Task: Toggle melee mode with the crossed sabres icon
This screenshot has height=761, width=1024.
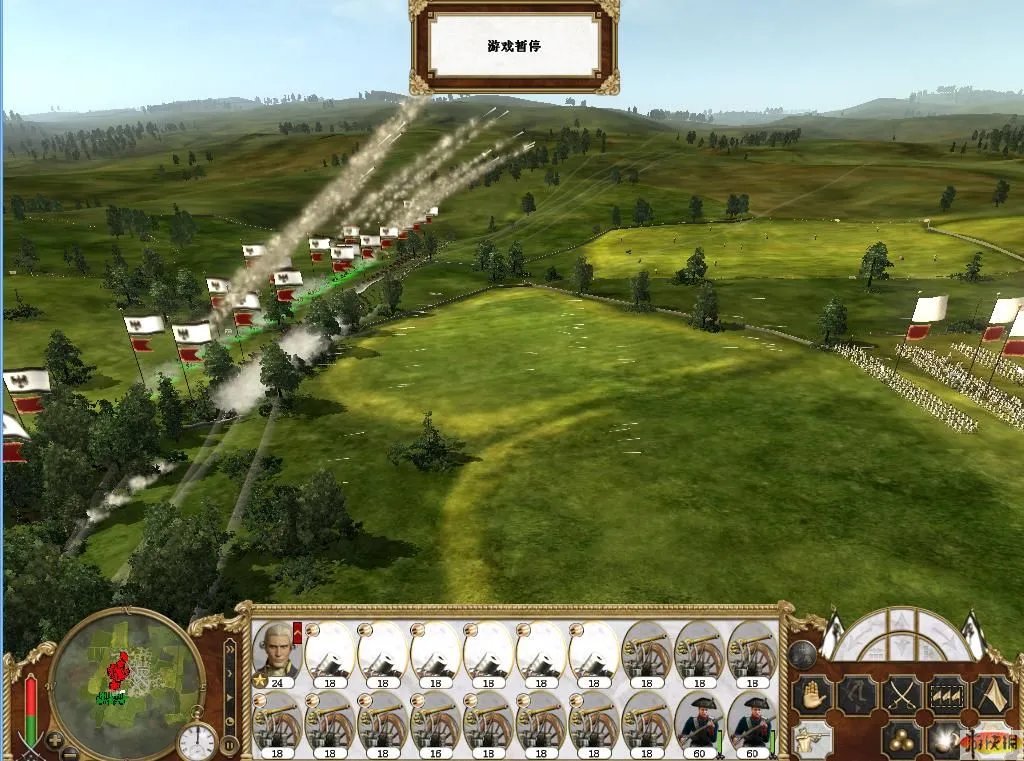Action: point(901,695)
